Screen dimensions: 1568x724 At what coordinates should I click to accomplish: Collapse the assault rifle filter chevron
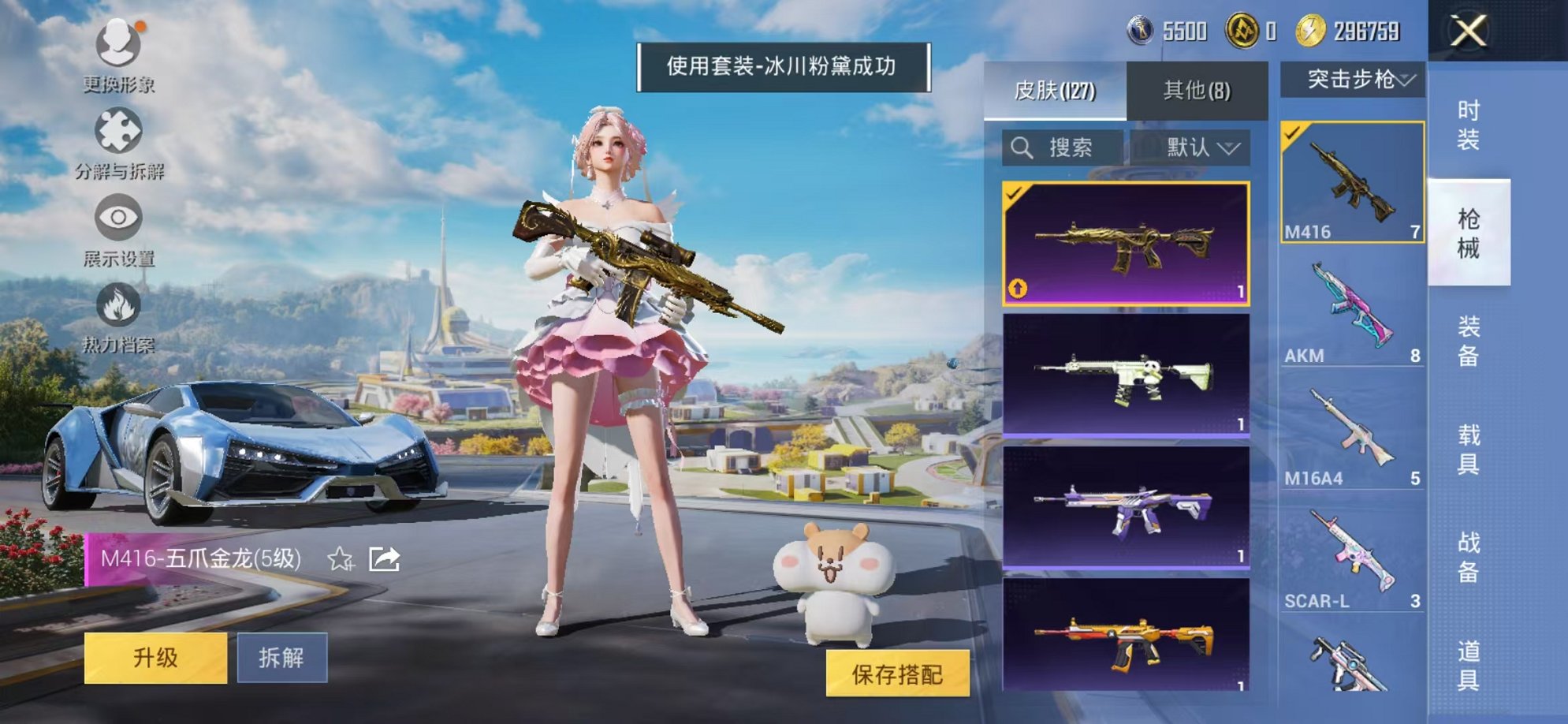coord(1404,79)
